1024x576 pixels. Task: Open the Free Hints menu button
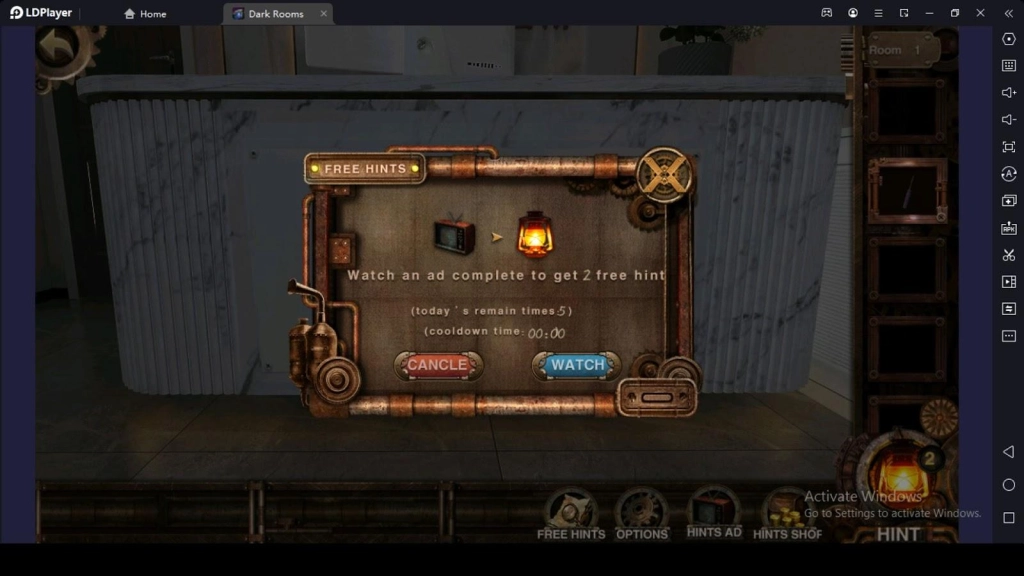click(x=571, y=513)
